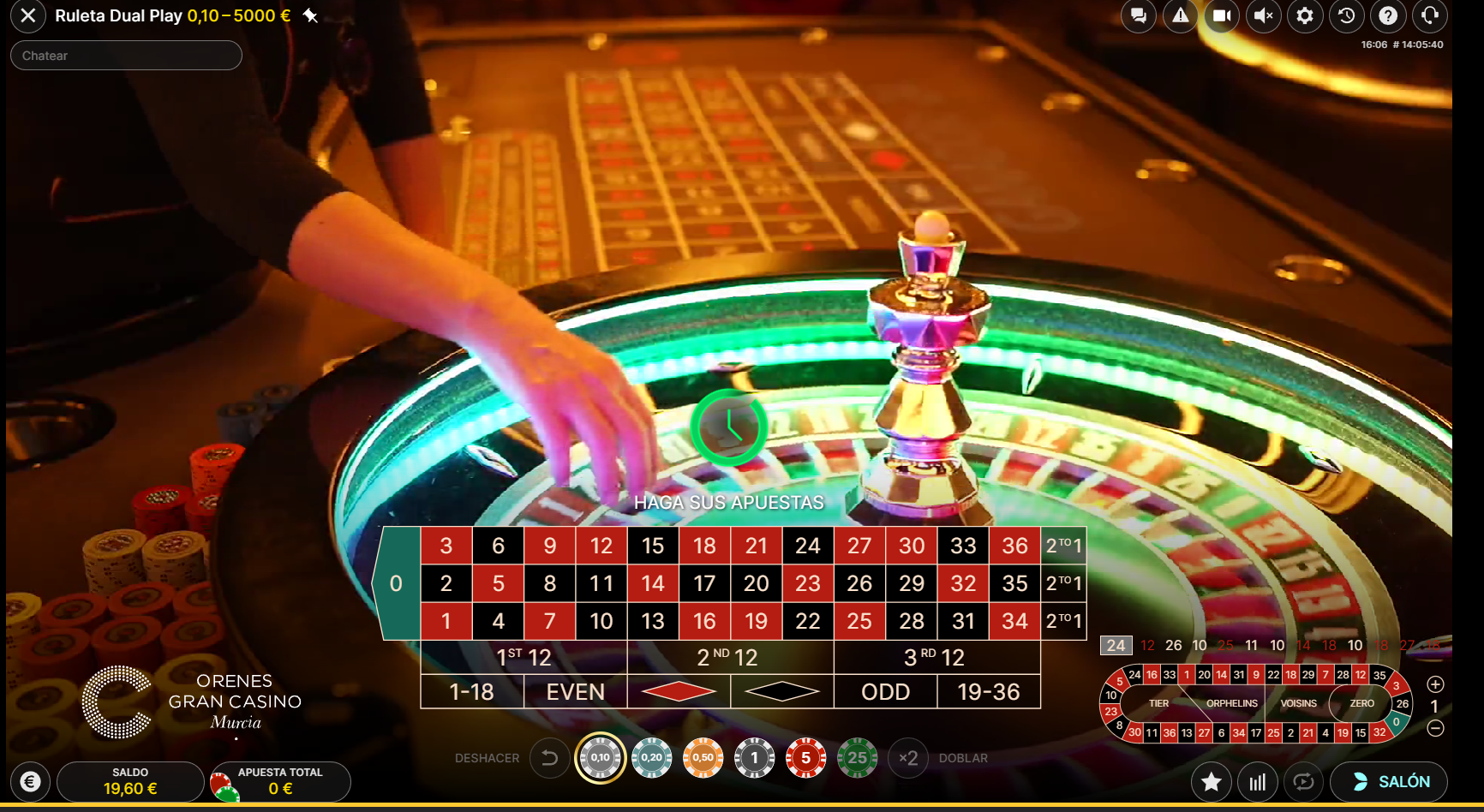Open currency info with the euro icon
1484x812 pixels.
32,781
